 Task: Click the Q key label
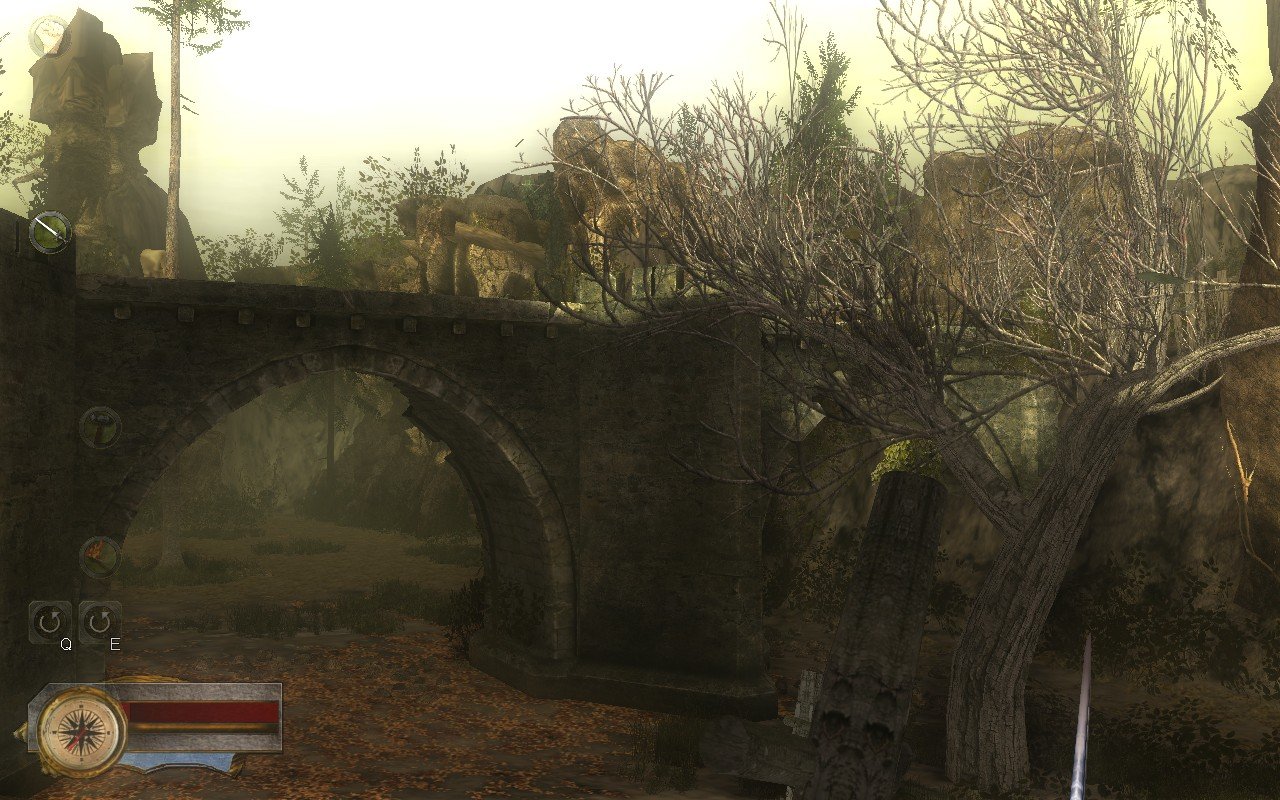click(x=66, y=644)
